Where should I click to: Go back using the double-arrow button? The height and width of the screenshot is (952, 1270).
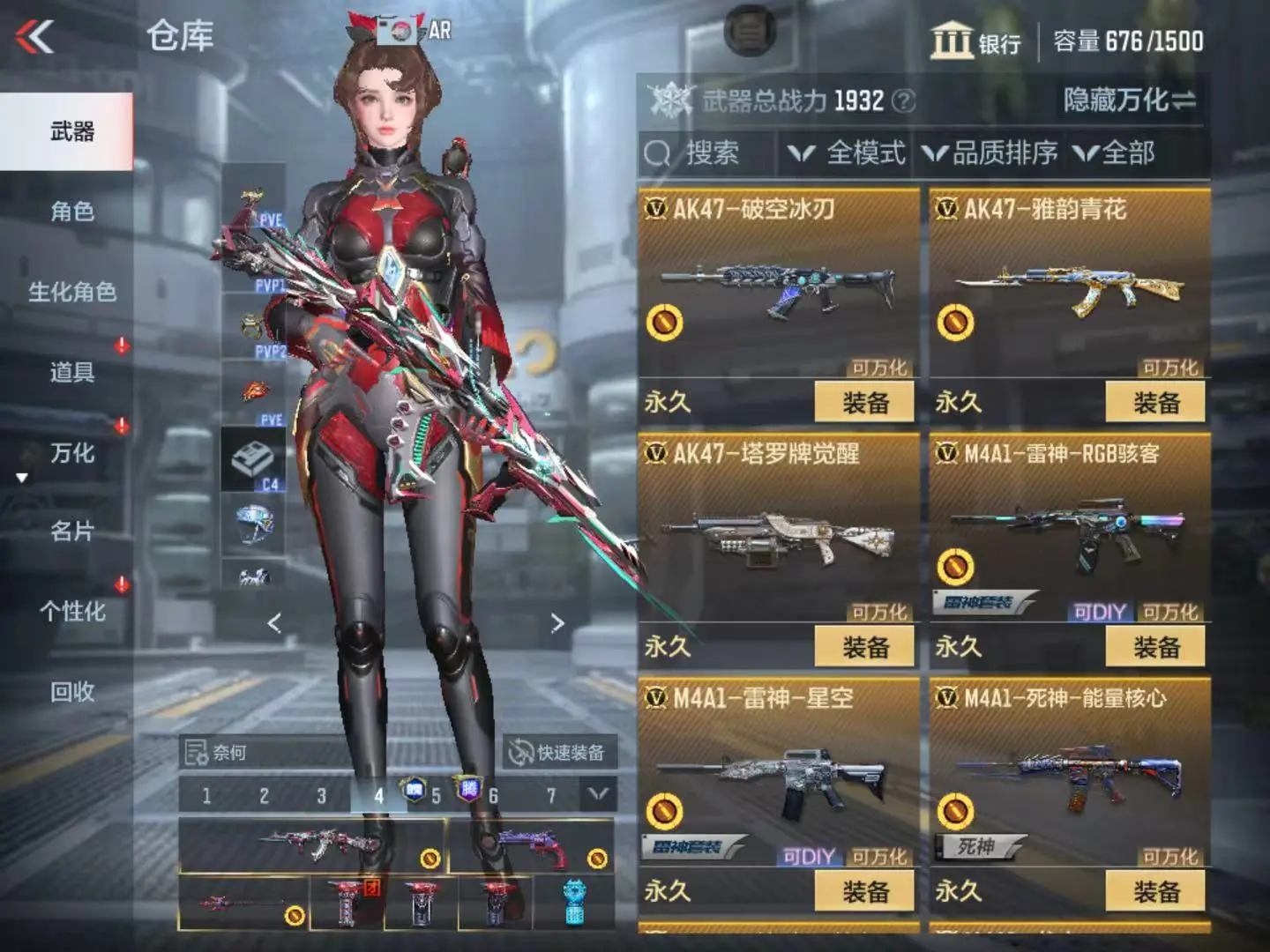click(x=35, y=37)
